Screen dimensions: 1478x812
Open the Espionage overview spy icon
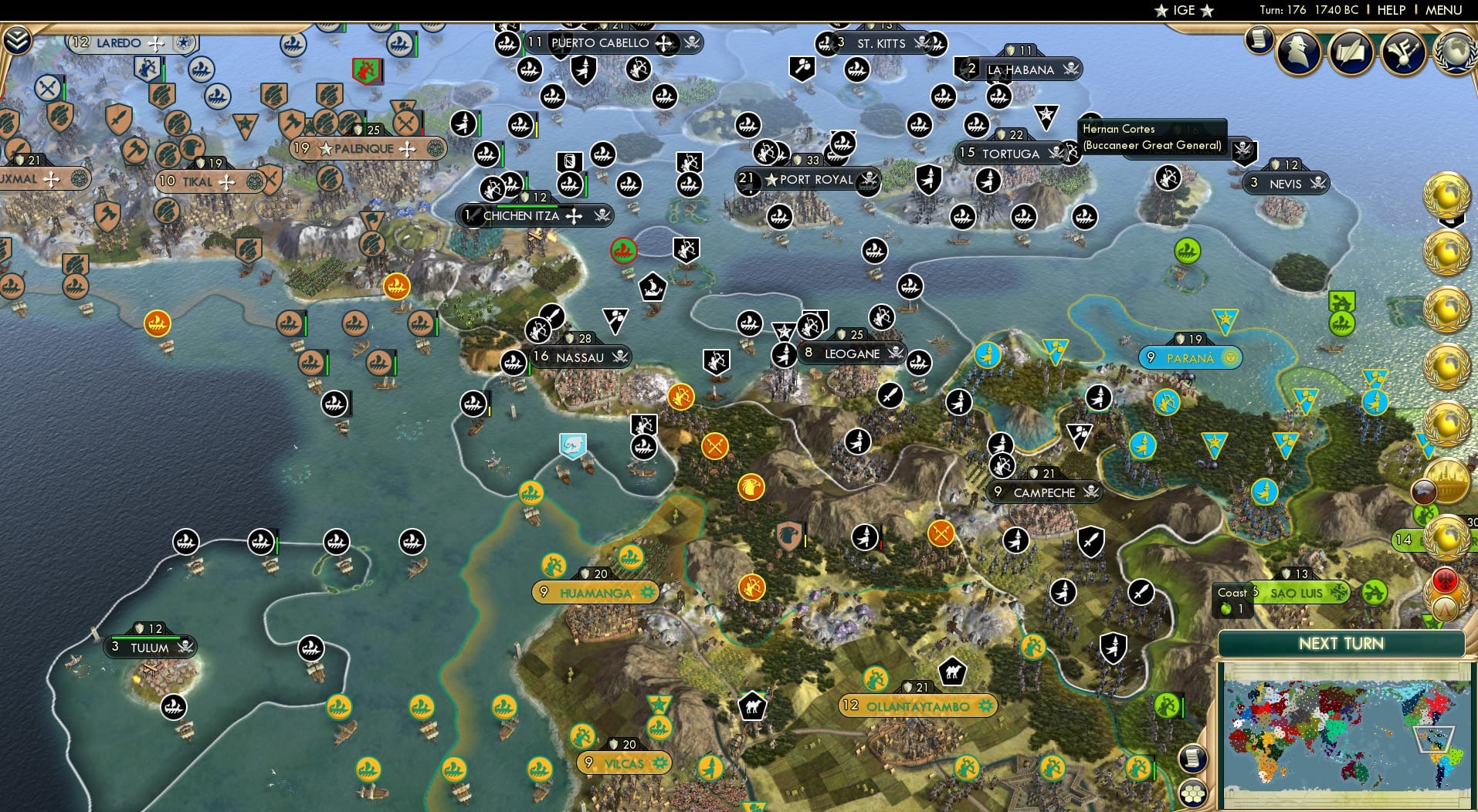click(1297, 52)
